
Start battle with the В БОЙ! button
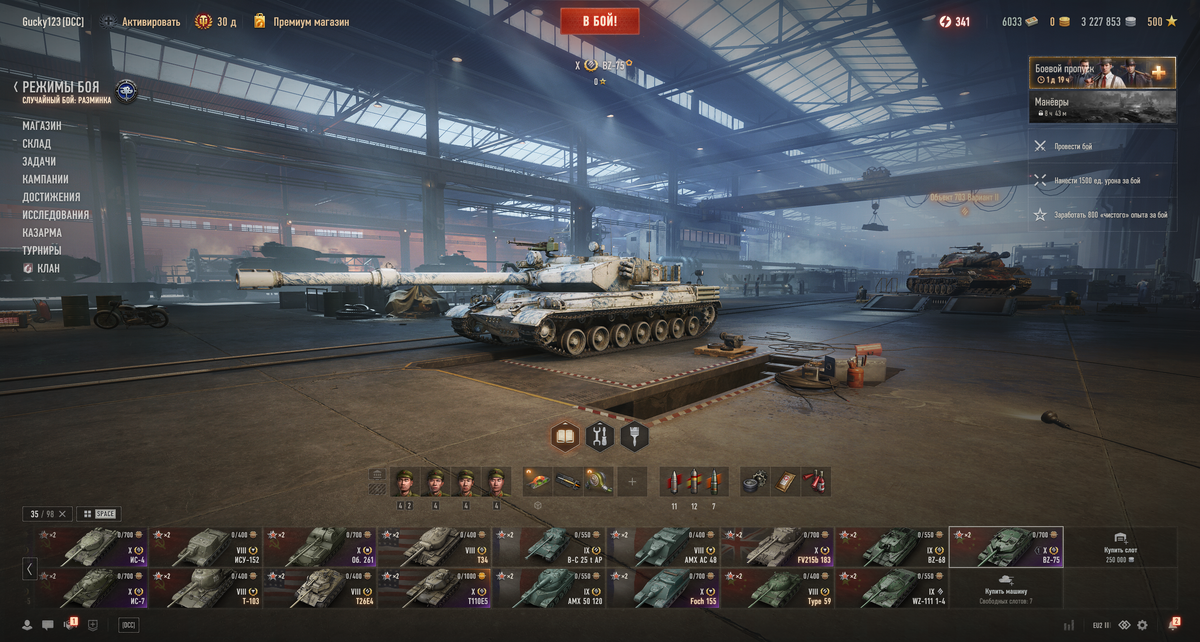599,21
